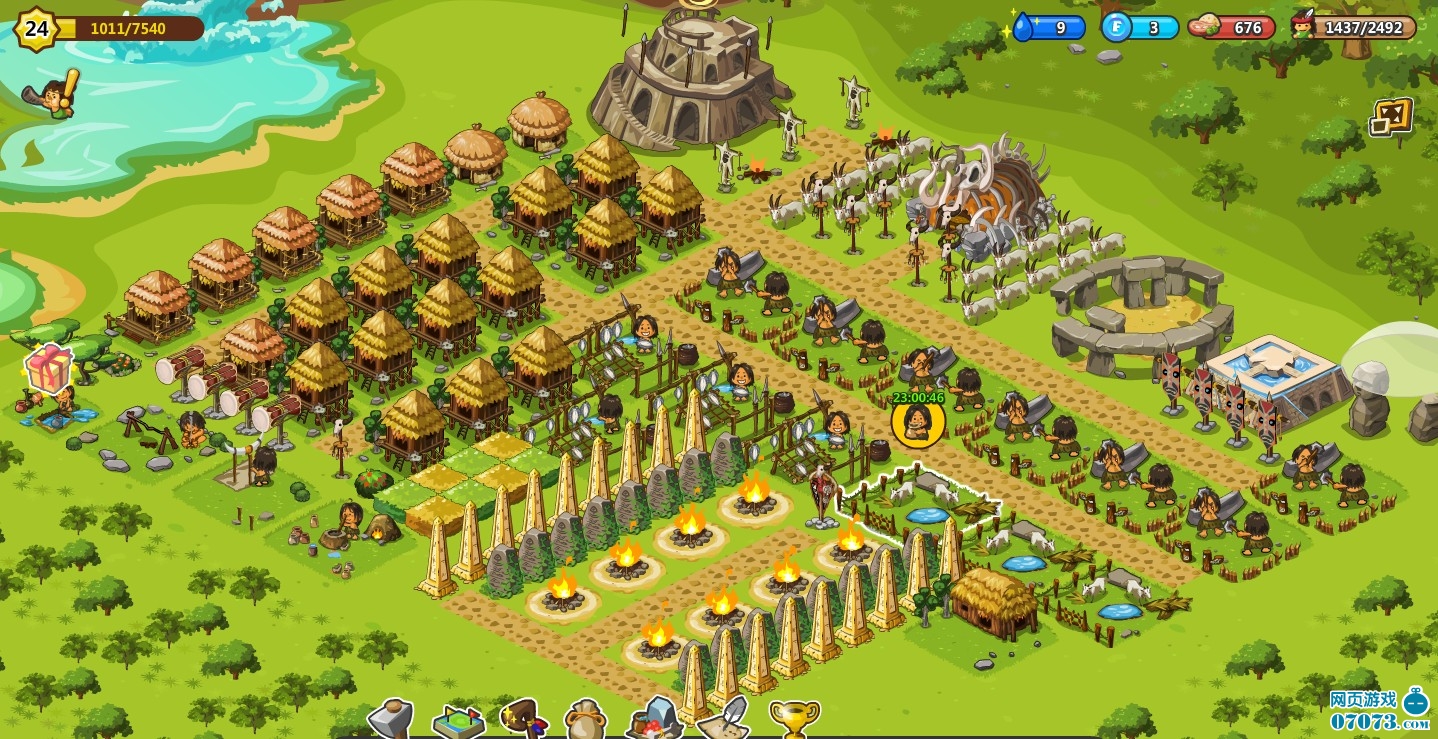Open the sparkling gift box
Viewport: 1438px width, 739px height.
[x=48, y=370]
